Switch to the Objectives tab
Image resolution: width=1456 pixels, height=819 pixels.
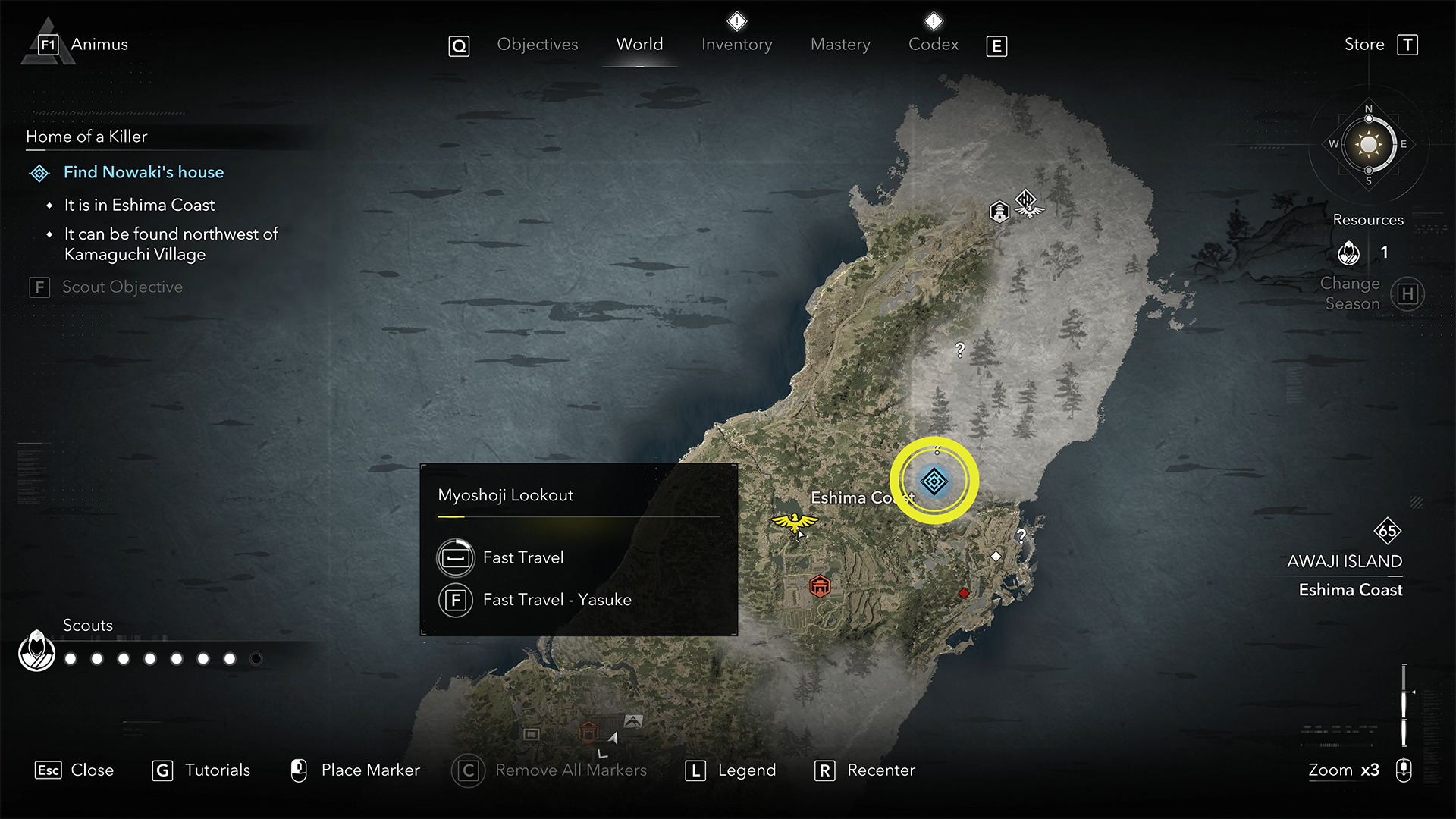537,45
